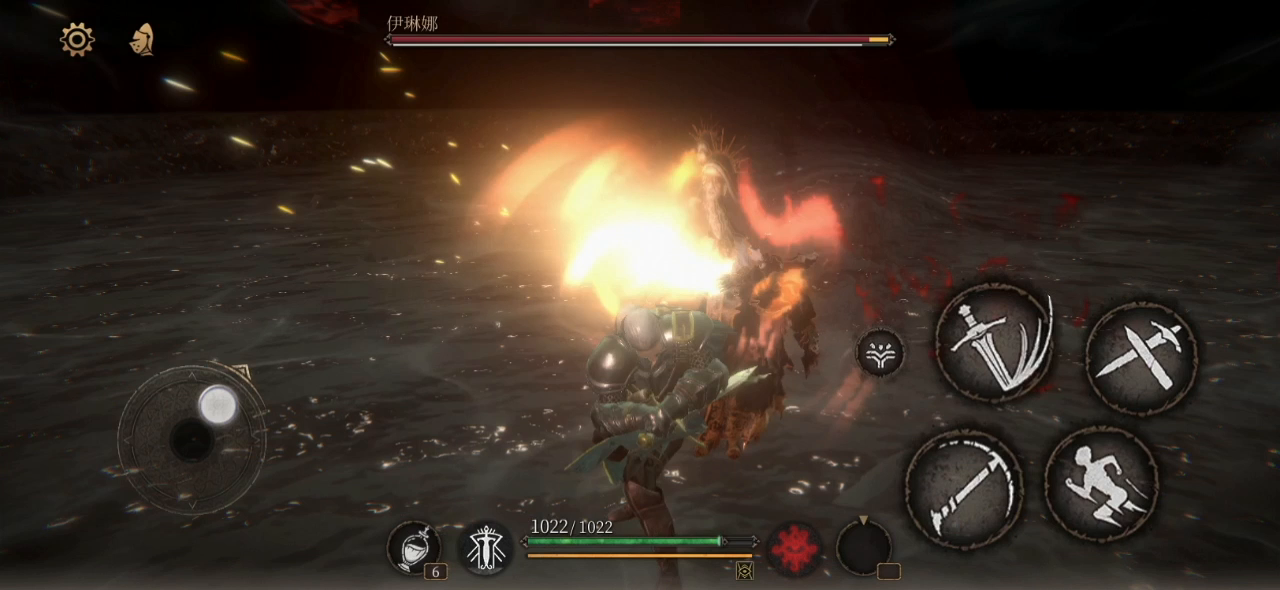Tap the running figure dodge button
The width and height of the screenshot is (1280, 590).
[1101, 484]
